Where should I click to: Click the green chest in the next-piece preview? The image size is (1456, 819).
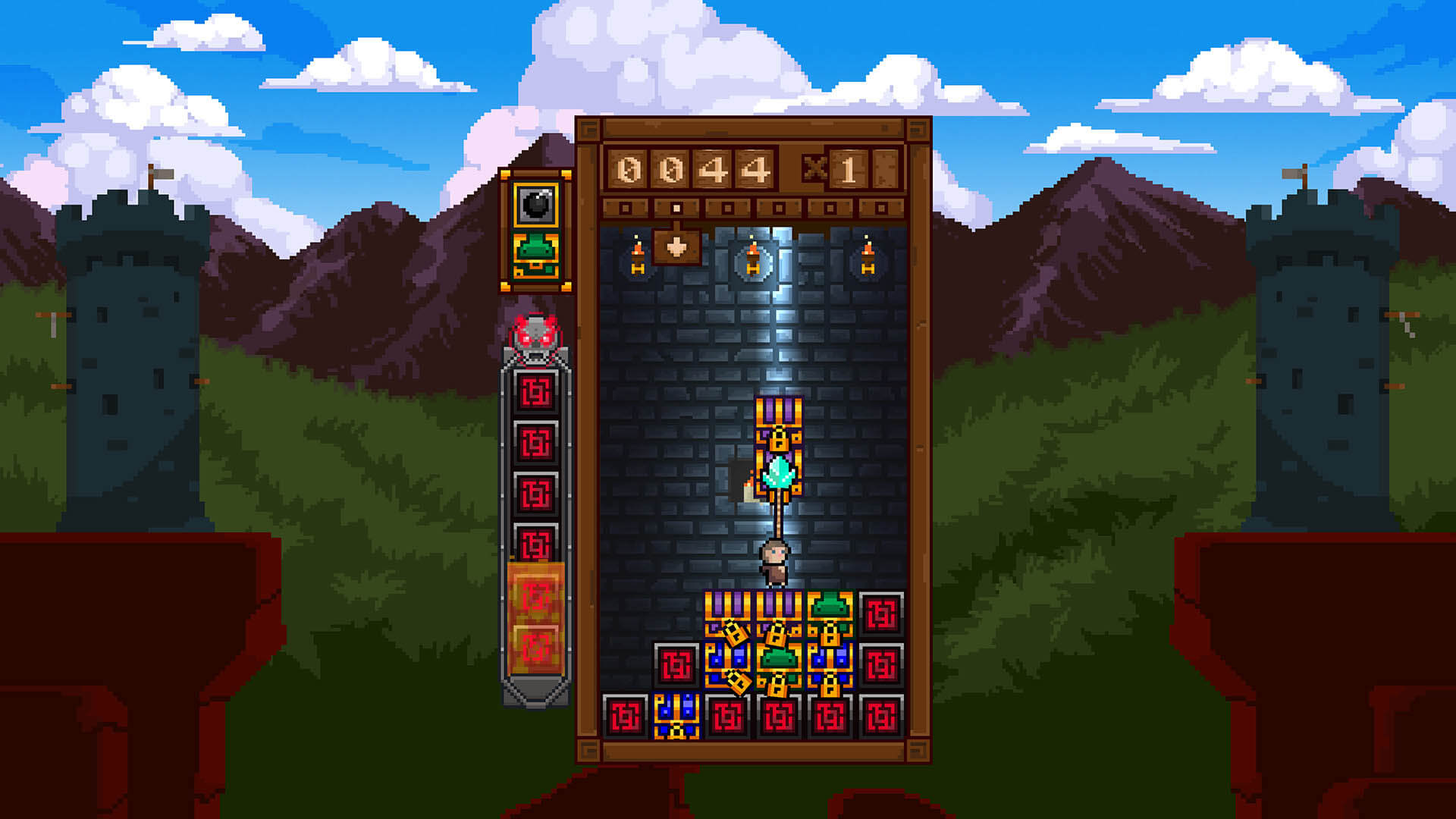(536, 256)
